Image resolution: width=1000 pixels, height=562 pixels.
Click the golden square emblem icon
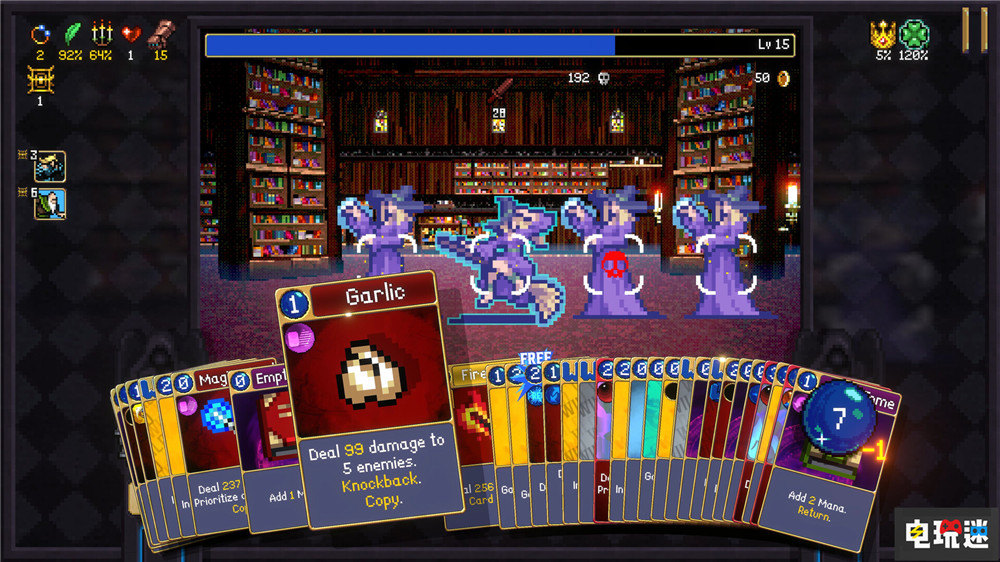coord(40,79)
